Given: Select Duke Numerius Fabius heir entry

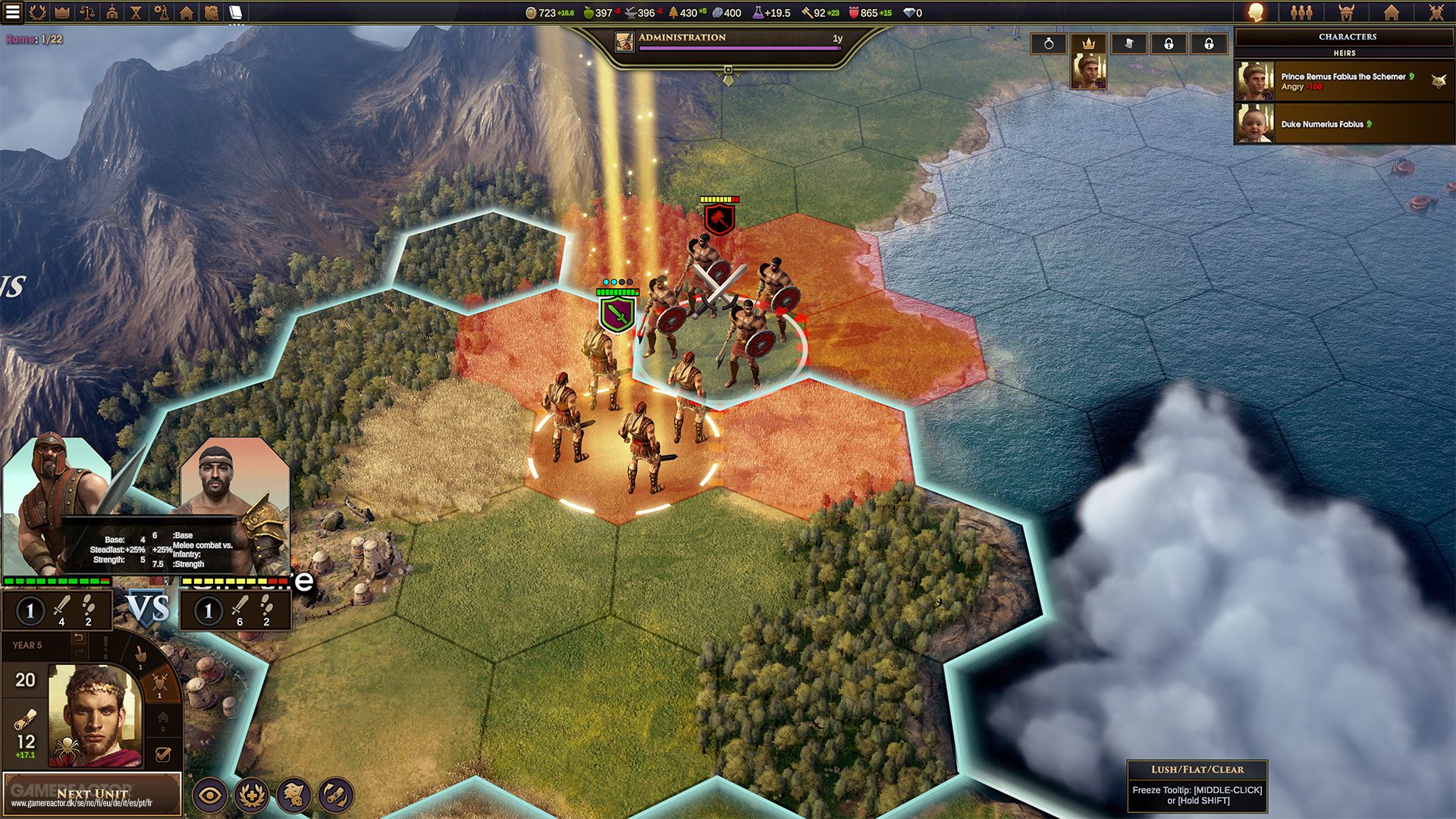Looking at the screenshot, I should (x=1342, y=124).
